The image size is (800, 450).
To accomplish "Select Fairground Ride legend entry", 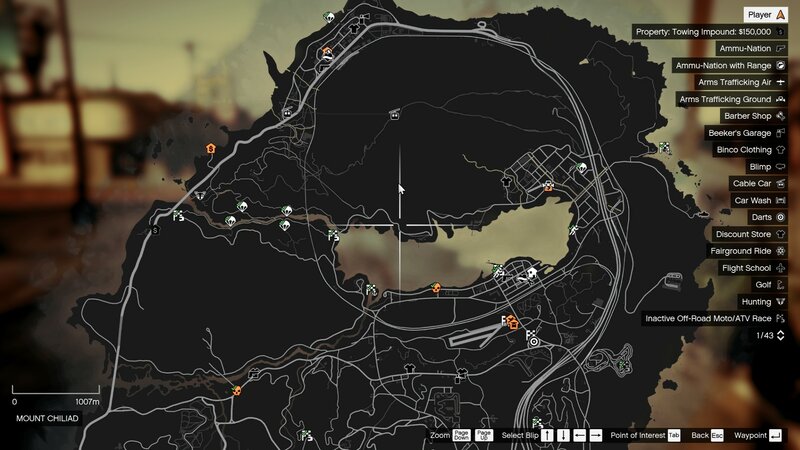I will (x=747, y=251).
